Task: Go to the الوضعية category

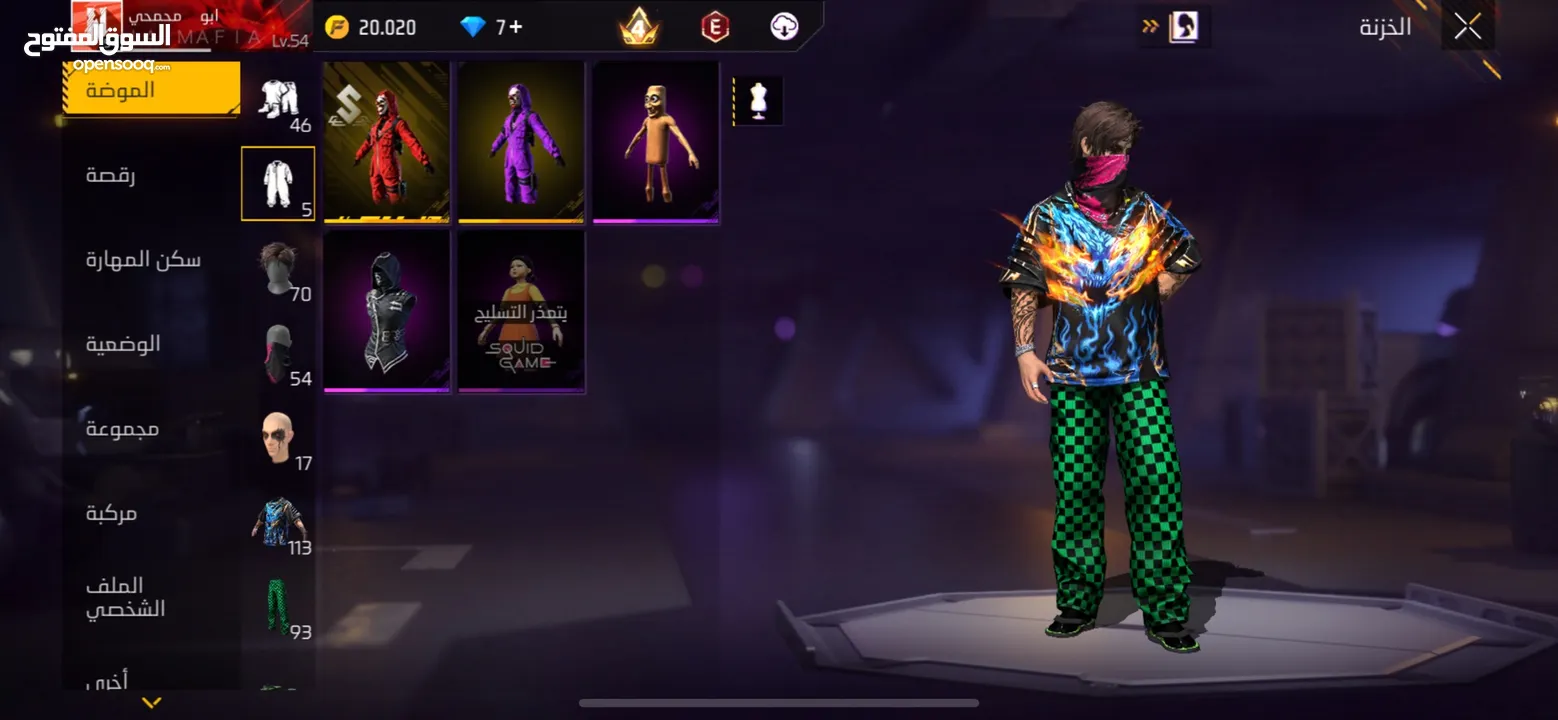Action: 123,344
